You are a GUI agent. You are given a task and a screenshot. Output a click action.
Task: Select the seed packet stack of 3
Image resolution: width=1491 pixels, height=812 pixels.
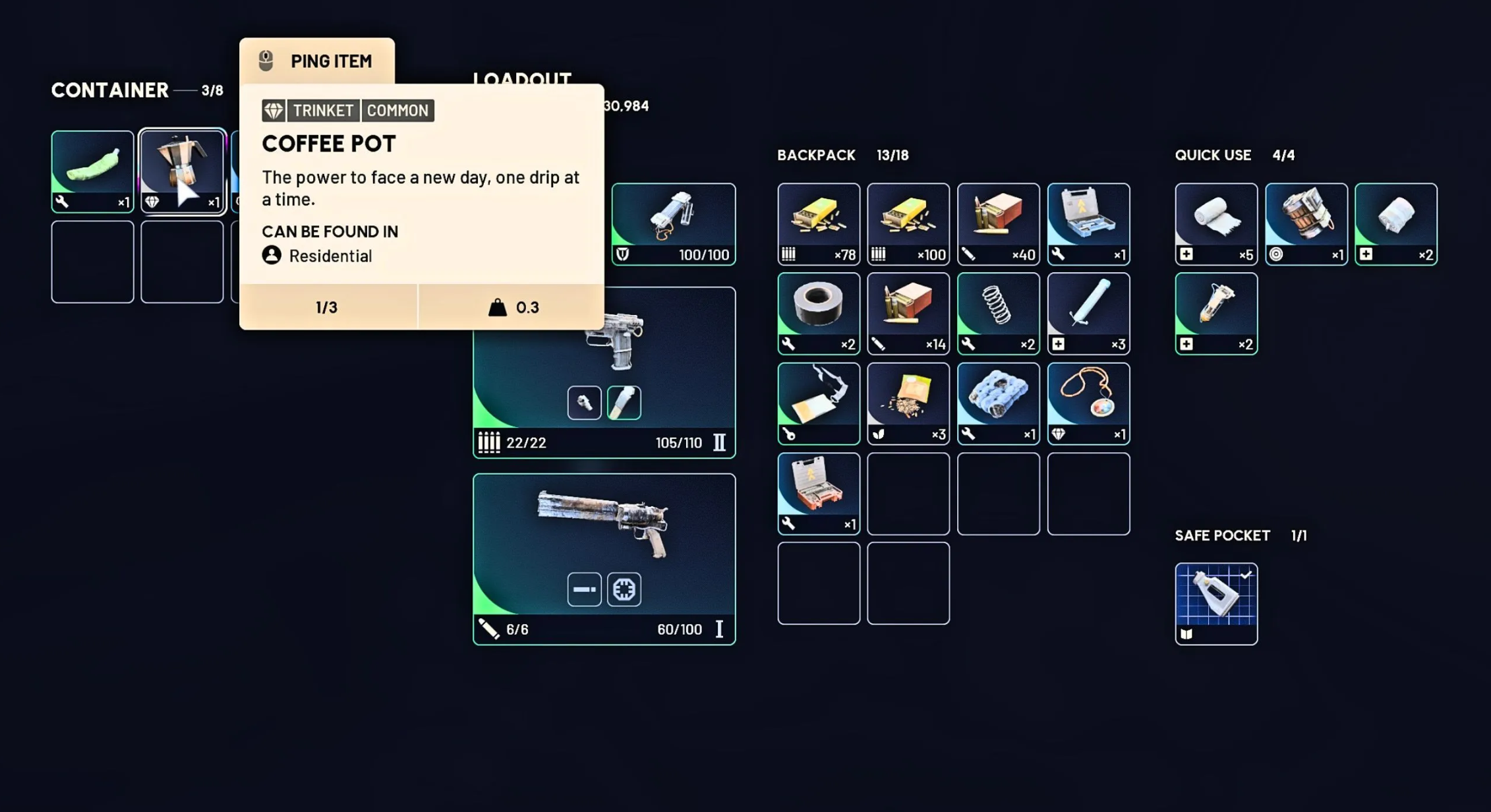coord(908,403)
